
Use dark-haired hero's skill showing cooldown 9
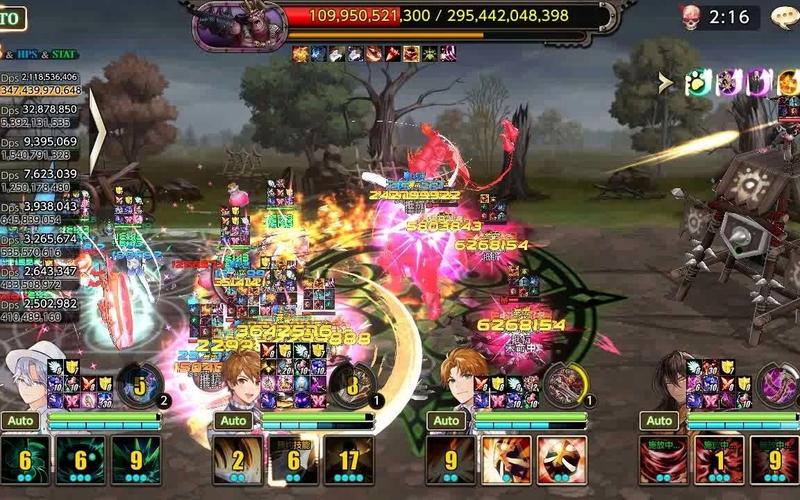click(775, 460)
